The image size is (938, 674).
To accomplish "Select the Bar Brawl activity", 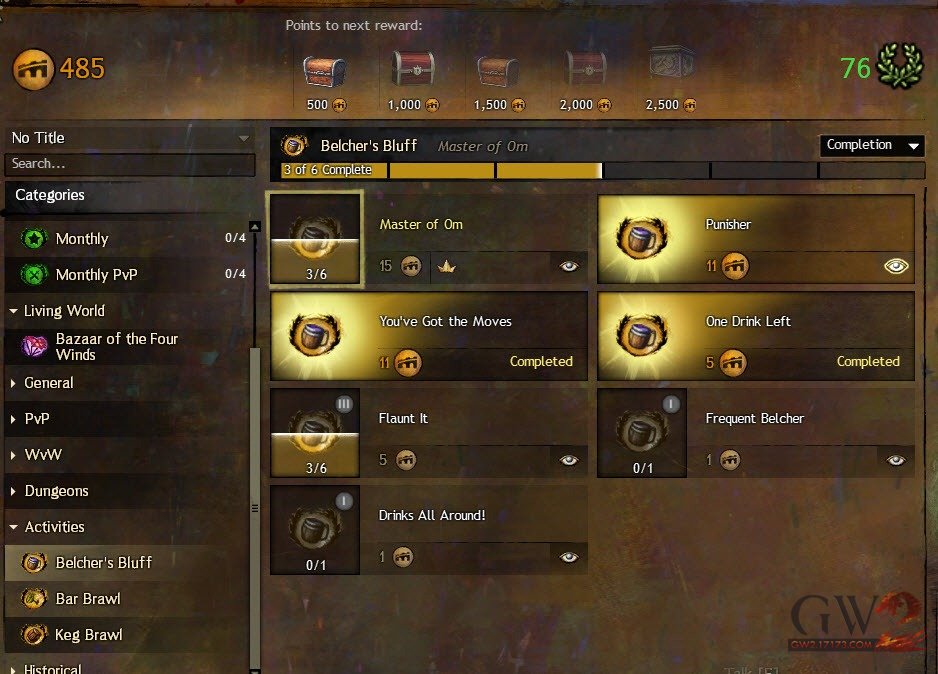I will click(x=88, y=599).
